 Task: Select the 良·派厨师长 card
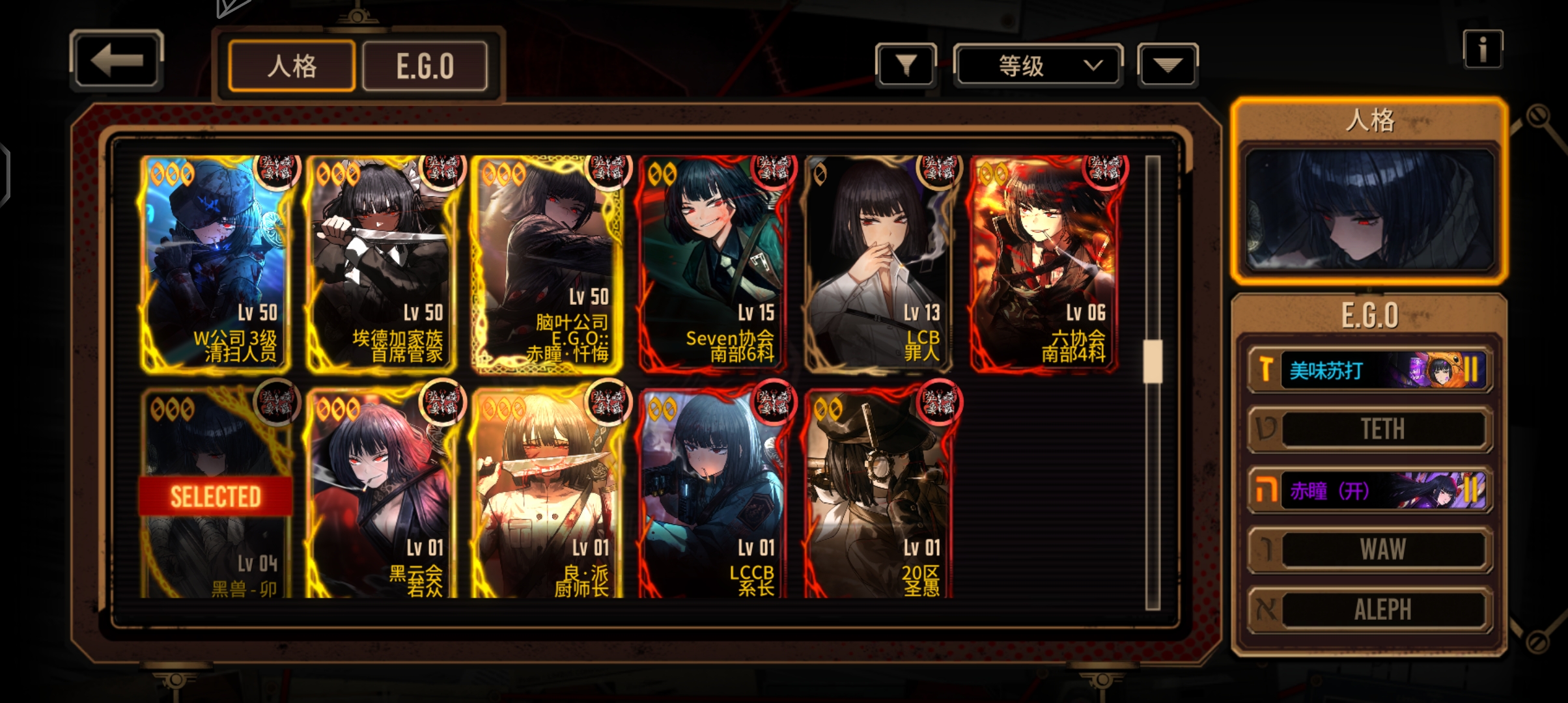pyautogui.click(x=547, y=495)
